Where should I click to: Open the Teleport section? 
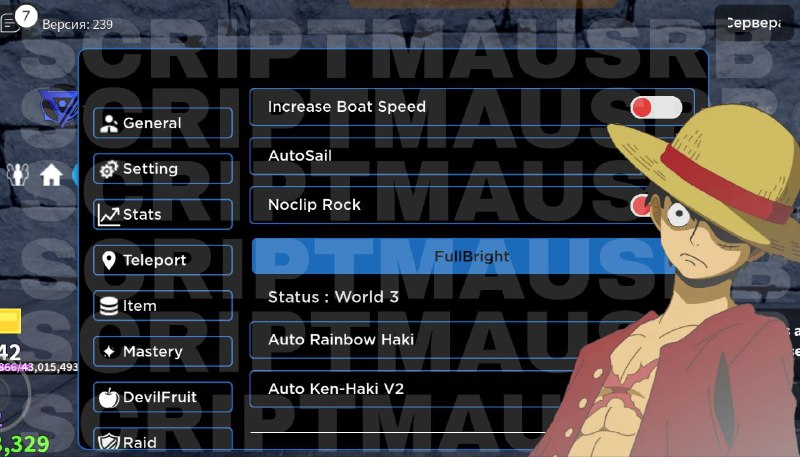(x=163, y=260)
